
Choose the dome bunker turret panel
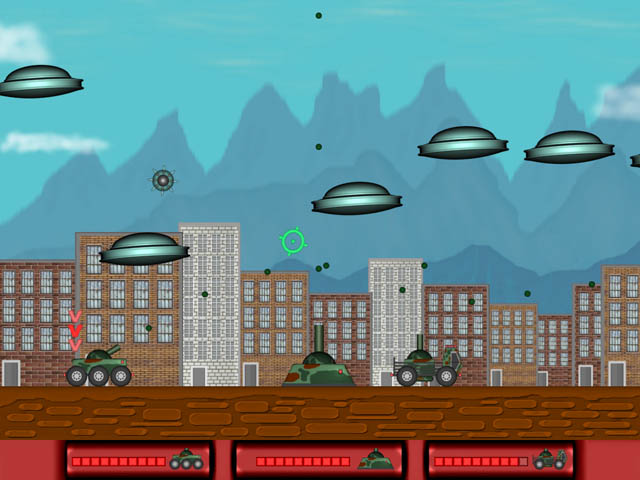318,460
